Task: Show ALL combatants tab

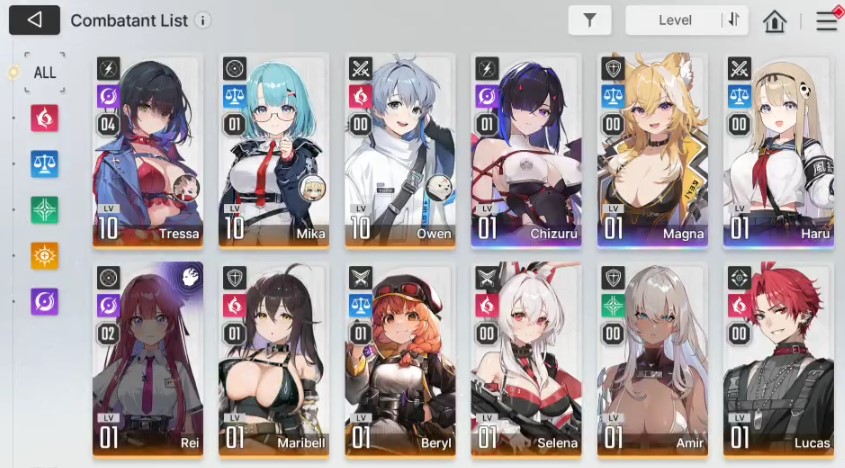Action: 44,73
